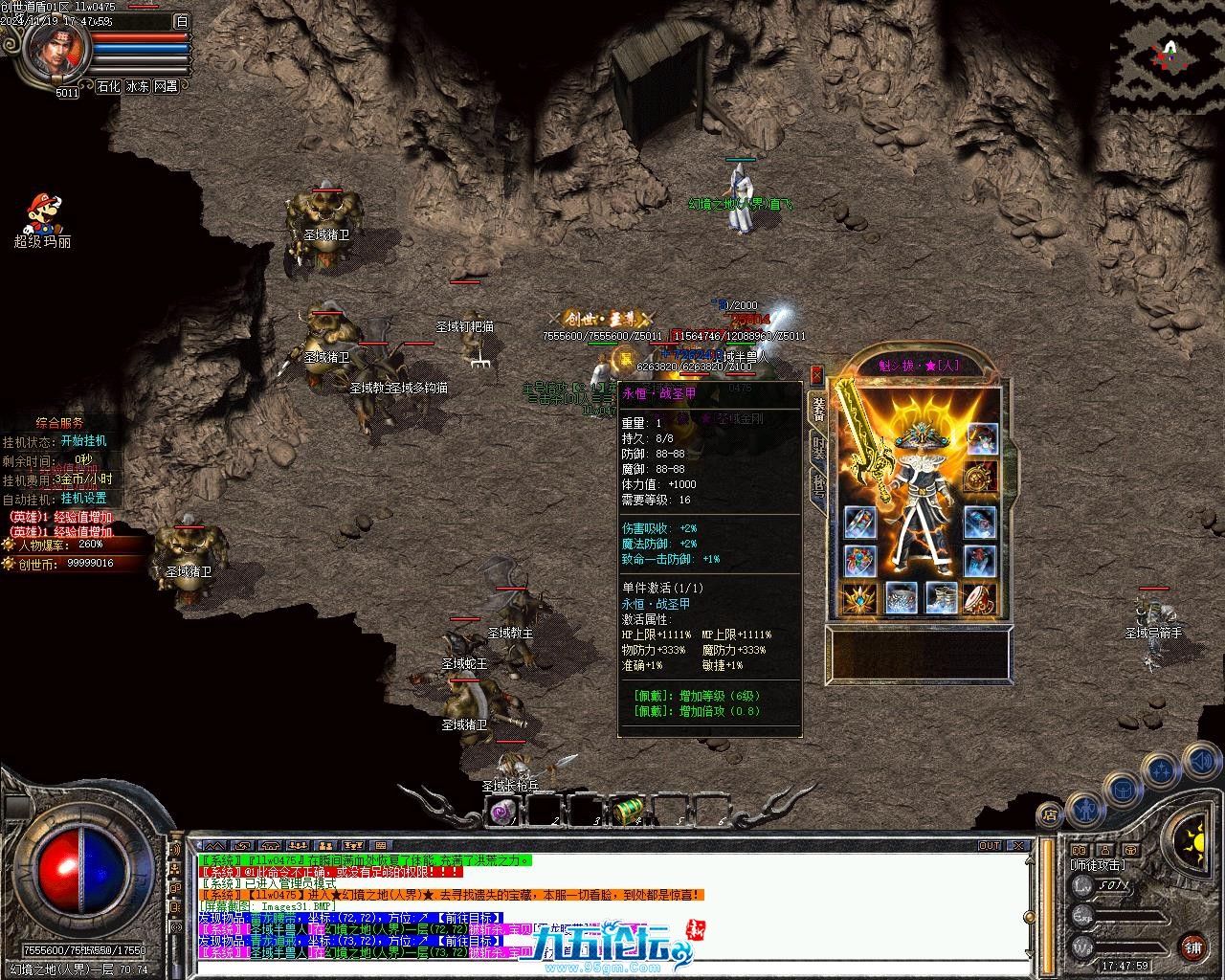The width and height of the screenshot is (1225, 980).
Task: Select the green treasure chest hotbar slot
Action: click(x=626, y=811)
